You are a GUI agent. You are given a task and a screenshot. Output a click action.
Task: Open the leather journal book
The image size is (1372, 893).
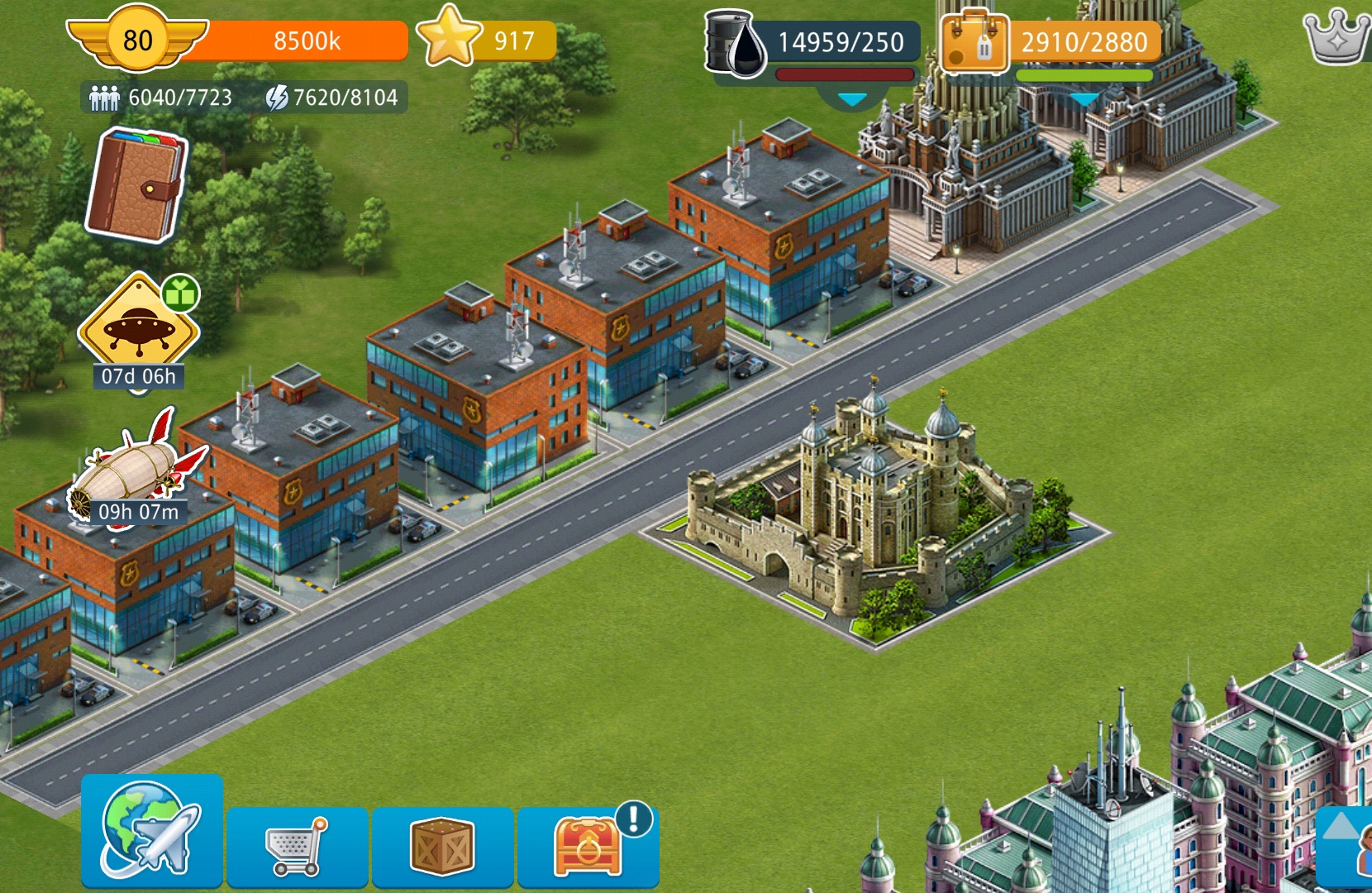tap(135, 186)
